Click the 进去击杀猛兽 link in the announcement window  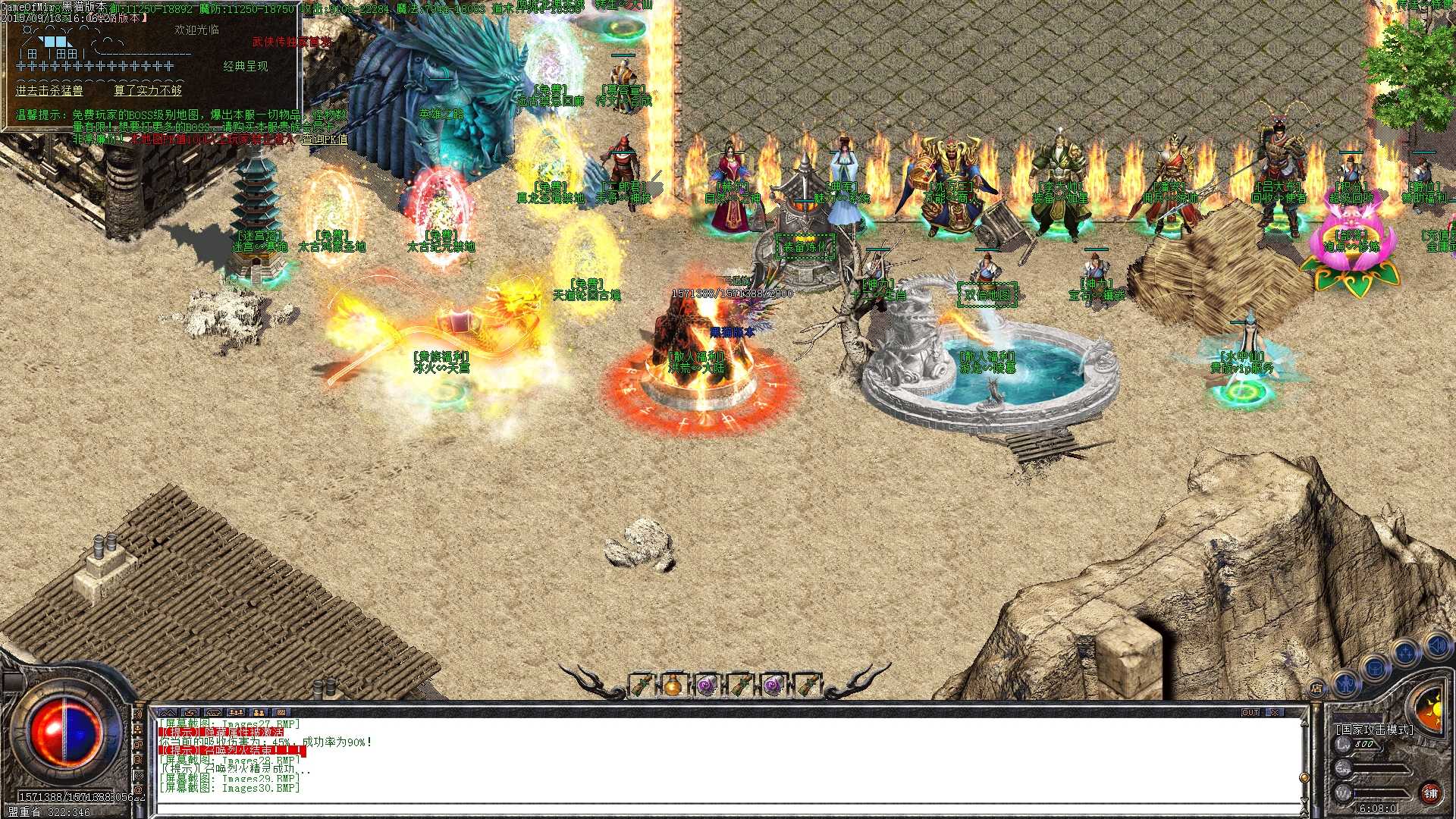tap(50, 90)
